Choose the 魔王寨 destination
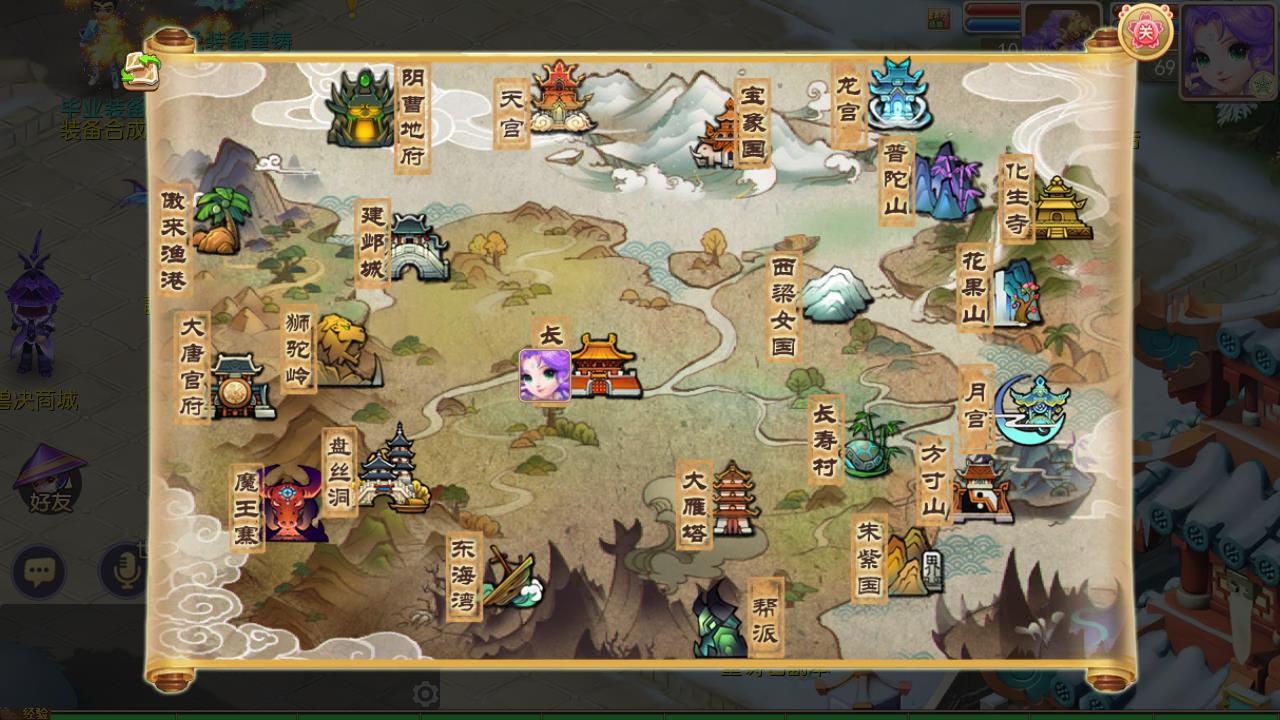The height and width of the screenshot is (720, 1280). pyautogui.click(x=292, y=507)
